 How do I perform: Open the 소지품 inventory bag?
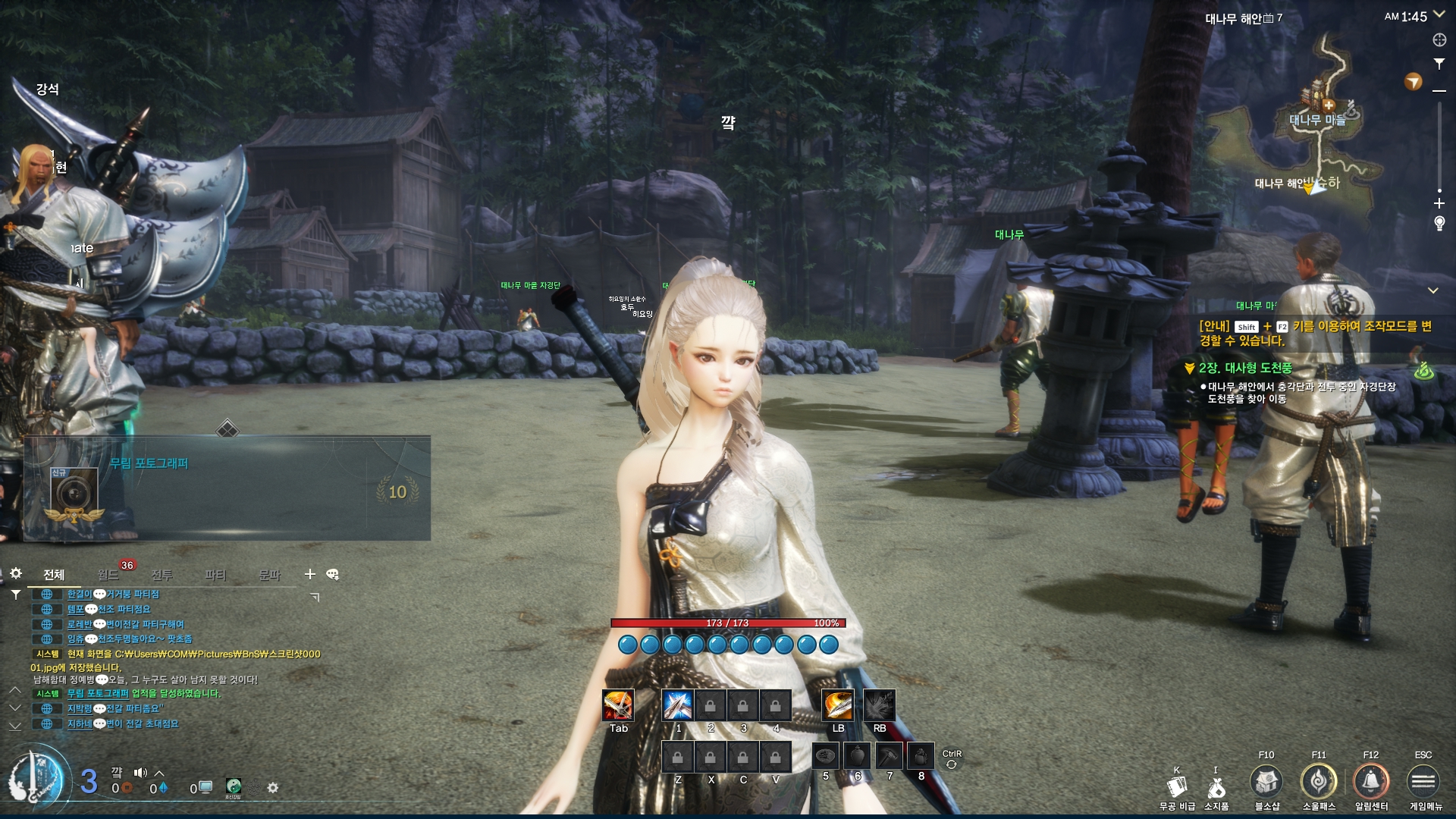click(1216, 789)
